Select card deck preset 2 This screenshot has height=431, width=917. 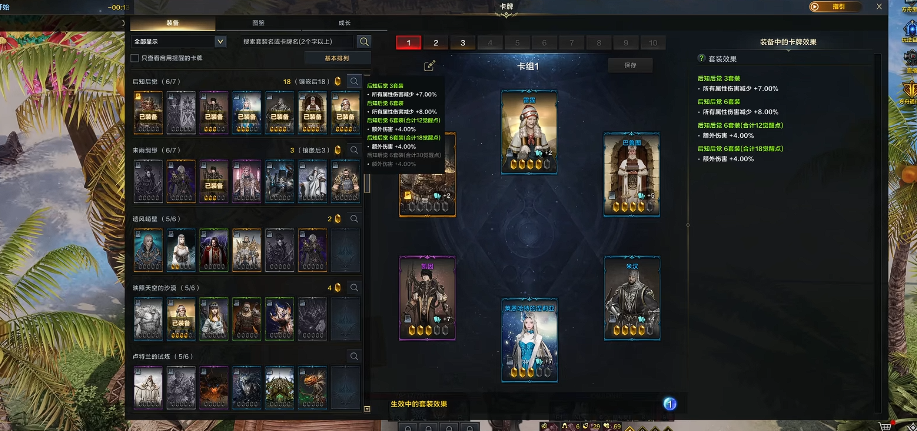(x=436, y=43)
